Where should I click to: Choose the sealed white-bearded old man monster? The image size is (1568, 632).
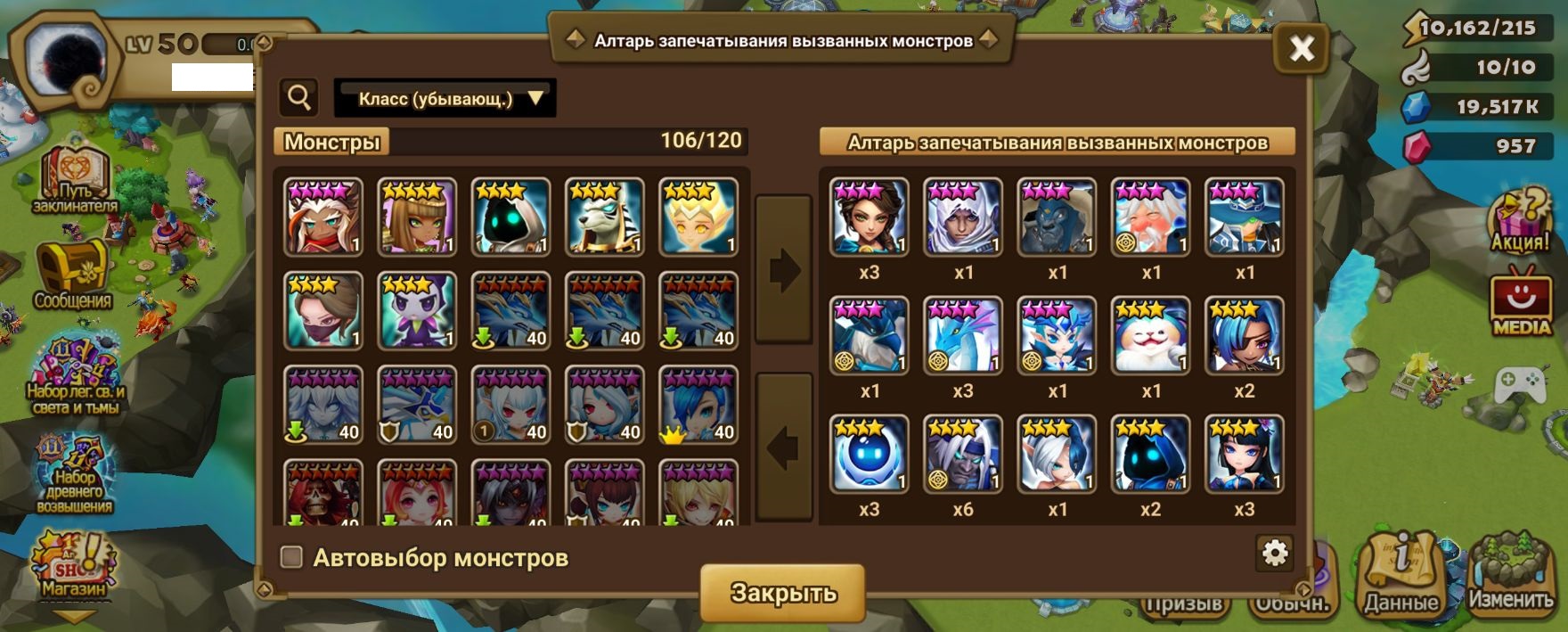[x=1150, y=217]
